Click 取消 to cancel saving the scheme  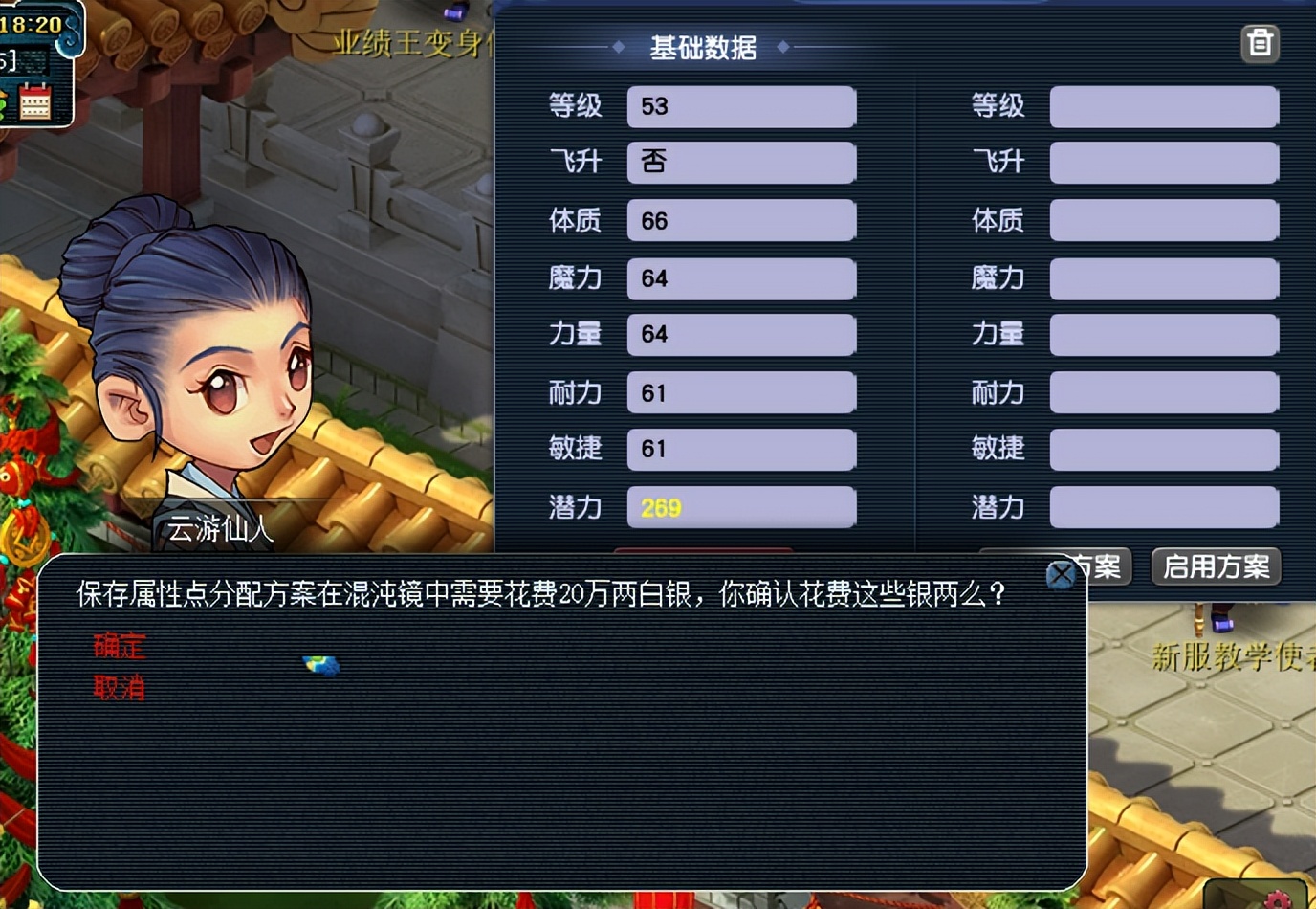coord(119,687)
